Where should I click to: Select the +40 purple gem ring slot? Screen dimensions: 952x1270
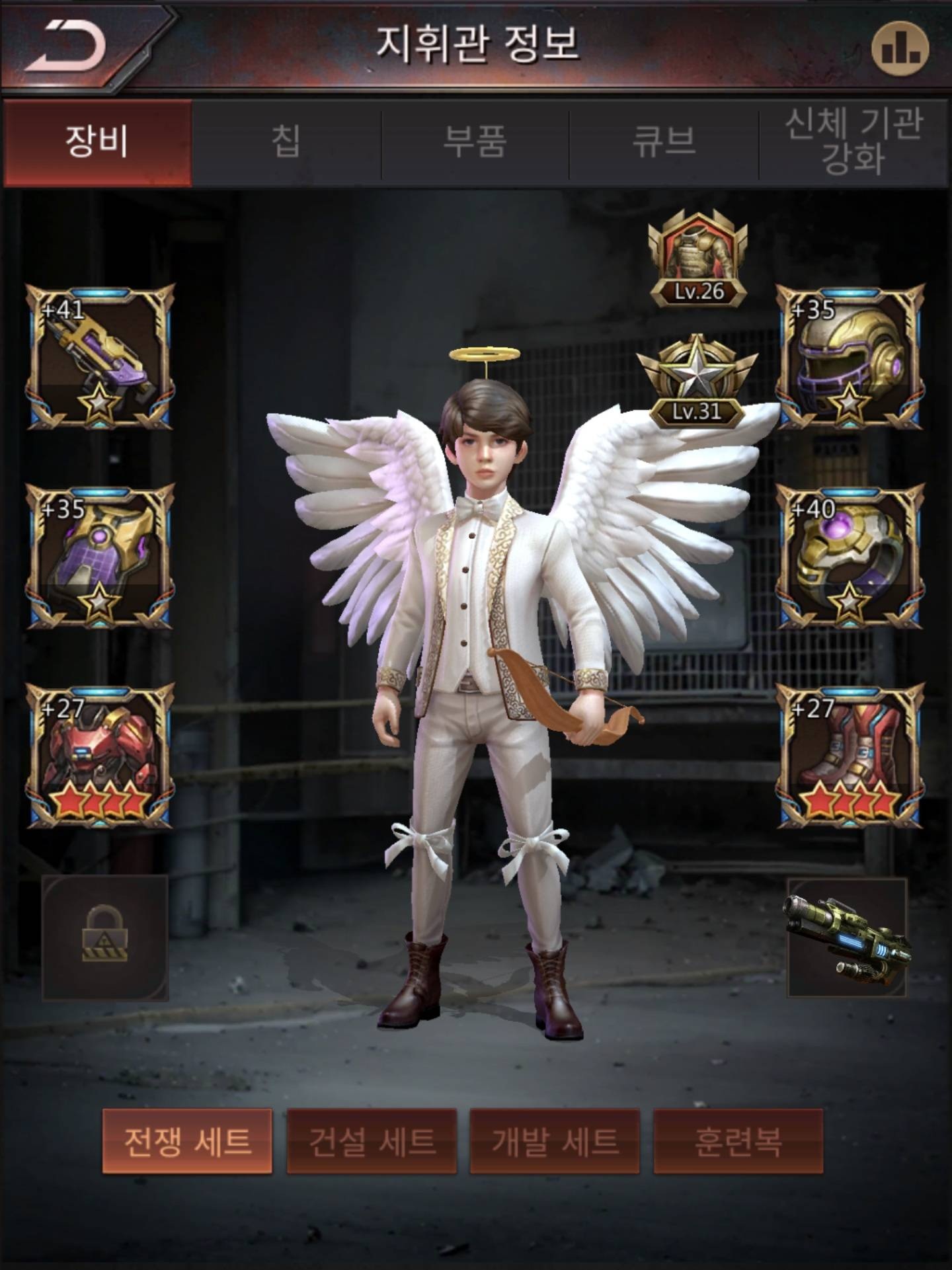(850, 557)
